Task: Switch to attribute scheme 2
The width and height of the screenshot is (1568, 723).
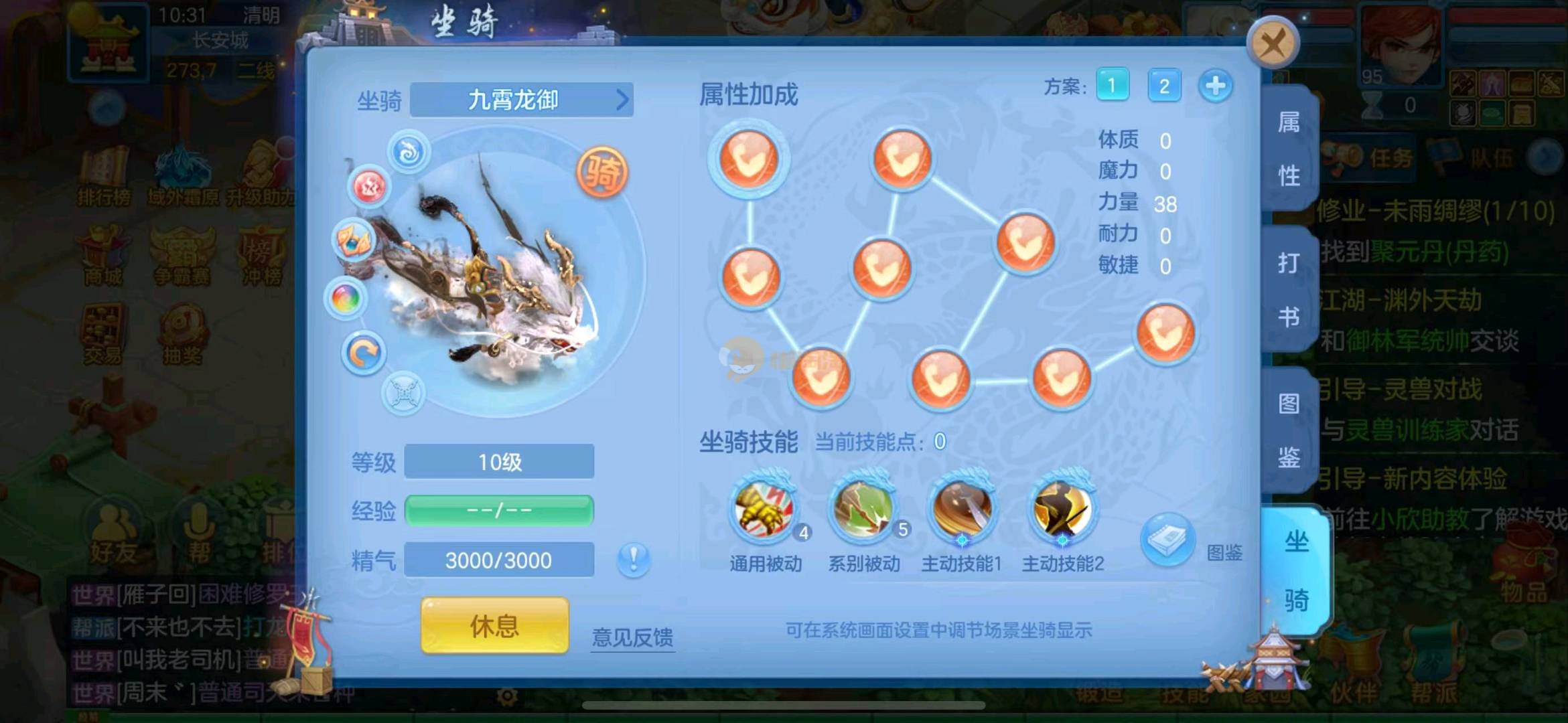Action: [x=1164, y=86]
